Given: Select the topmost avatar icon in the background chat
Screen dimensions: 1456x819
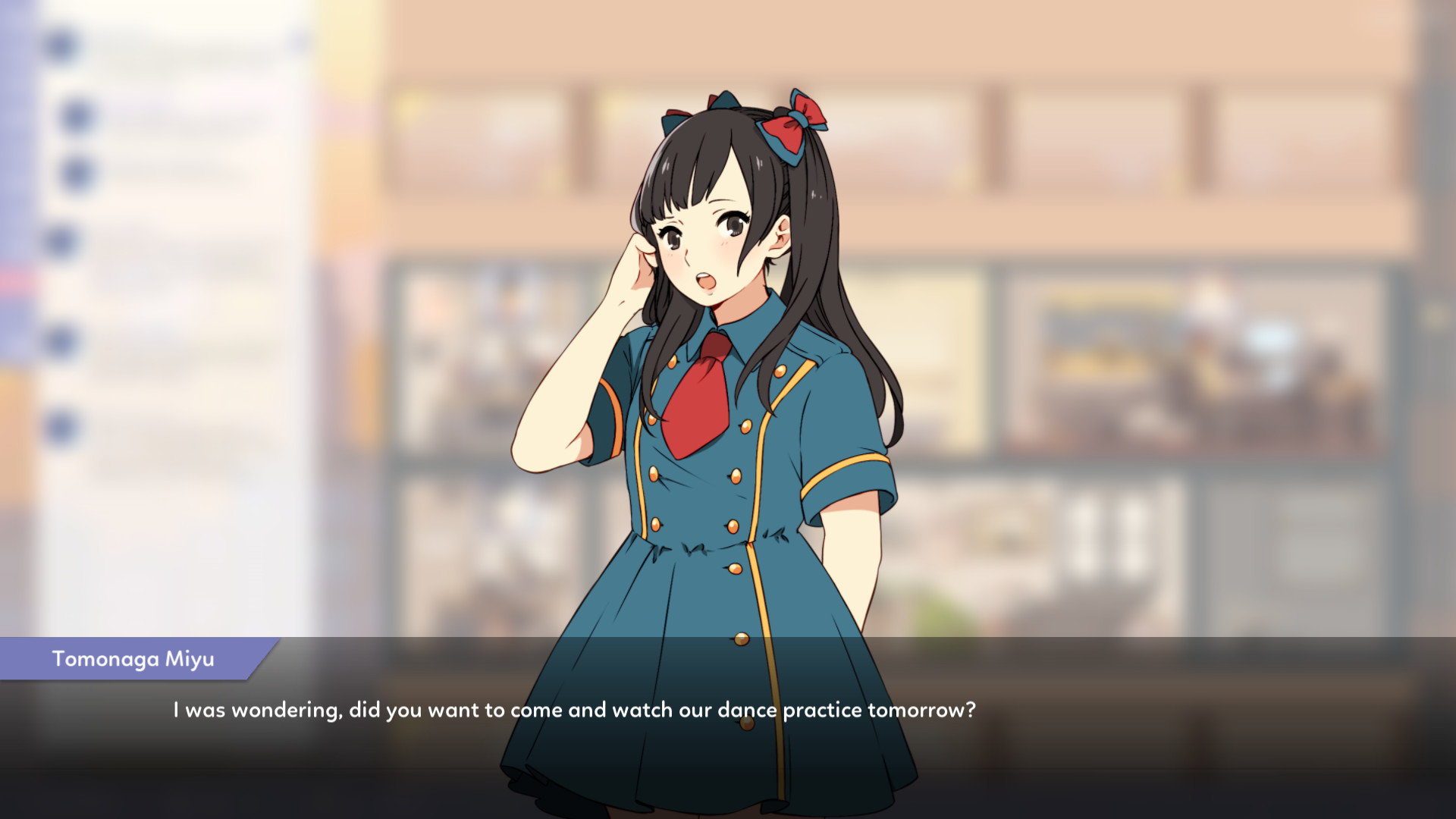Looking at the screenshot, I should 59,45.
